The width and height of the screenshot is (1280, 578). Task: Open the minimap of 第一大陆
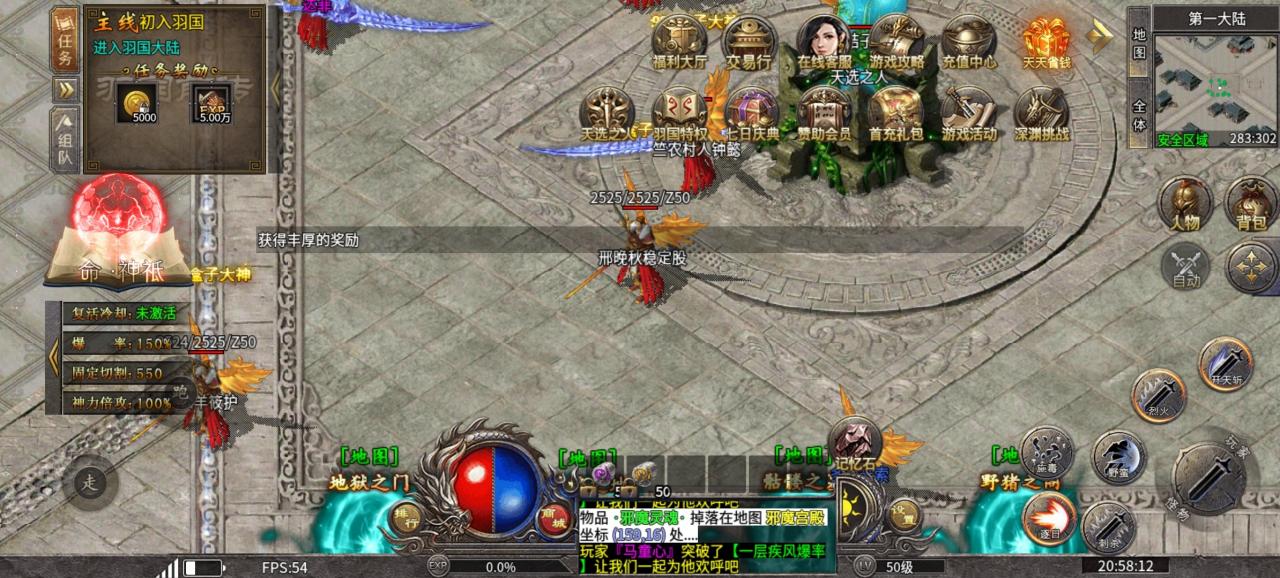[x=1216, y=90]
